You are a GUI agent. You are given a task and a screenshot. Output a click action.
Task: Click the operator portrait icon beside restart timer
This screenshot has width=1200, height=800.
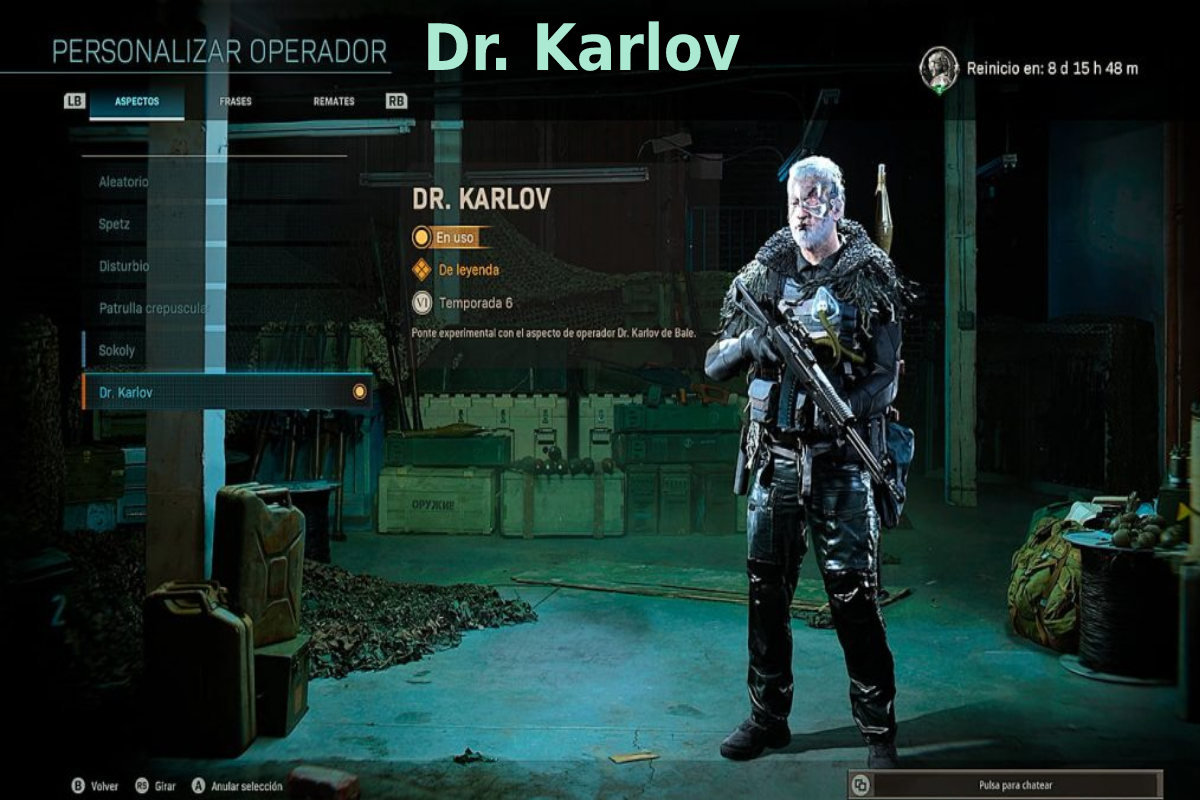(x=938, y=69)
